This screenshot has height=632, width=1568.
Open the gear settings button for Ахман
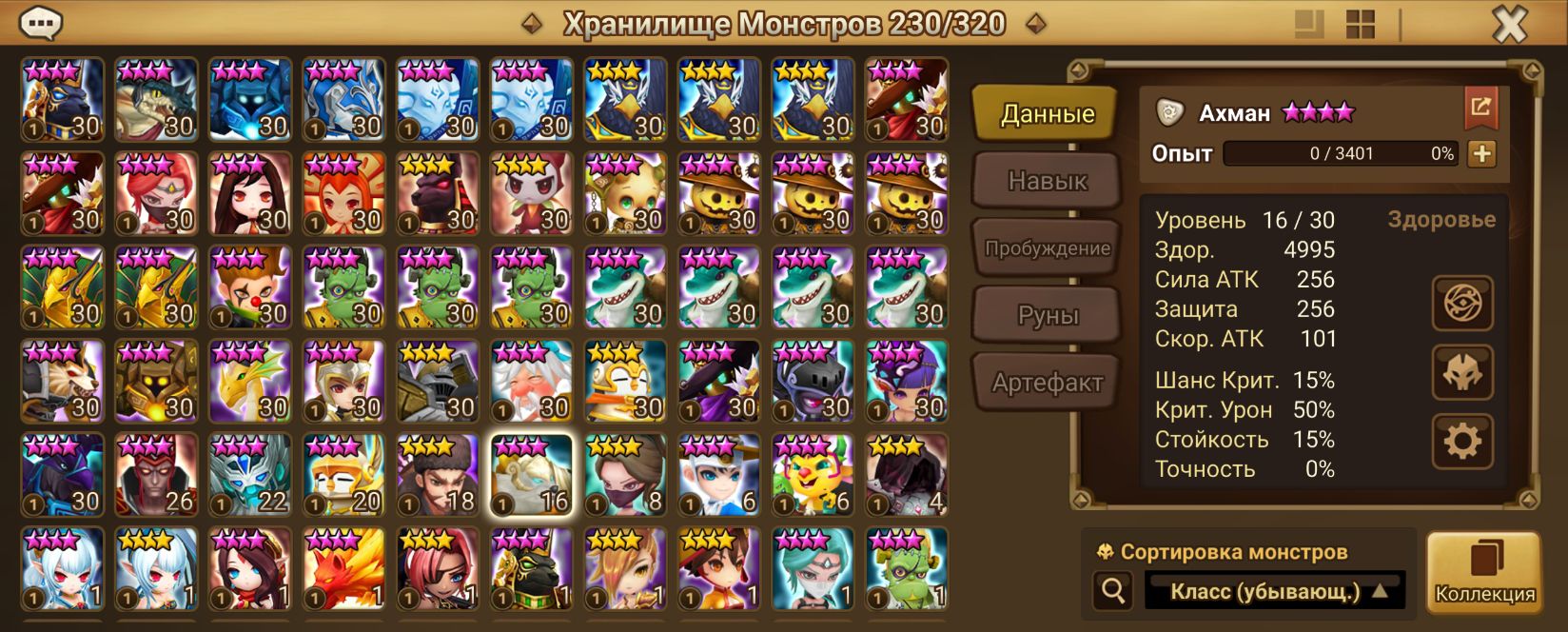pyautogui.click(x=1462, y=441)
